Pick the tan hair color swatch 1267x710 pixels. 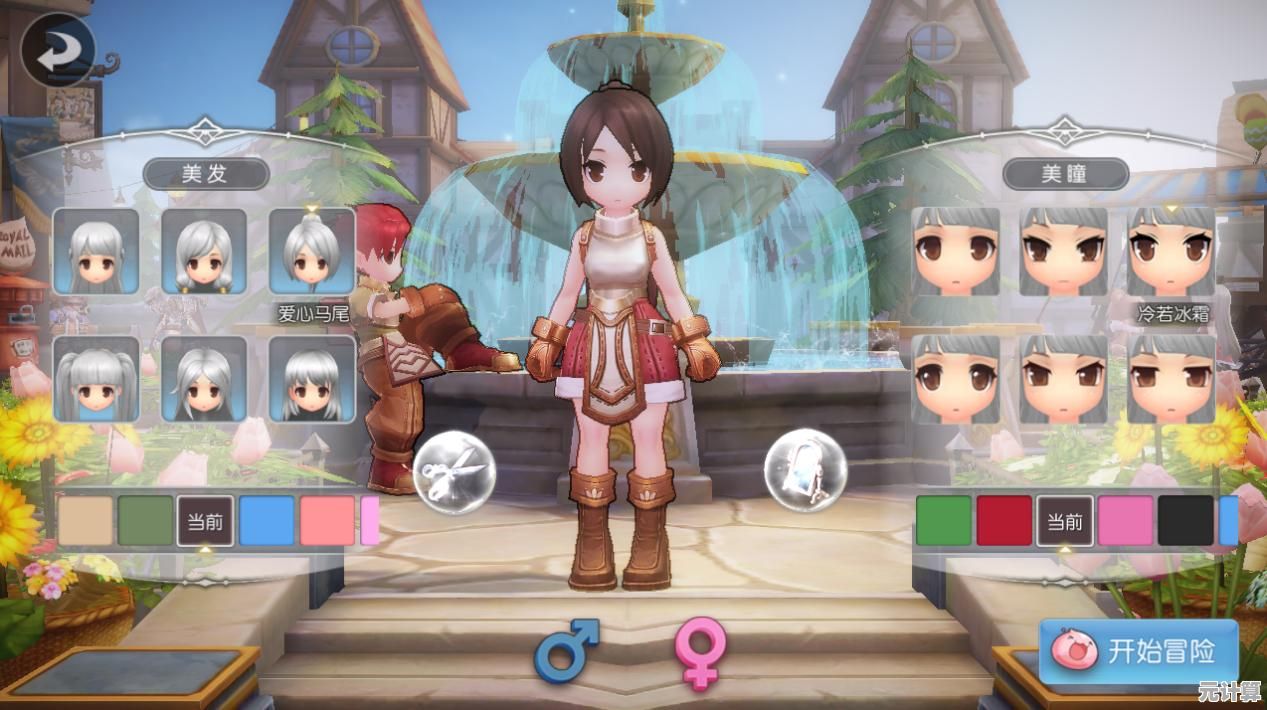click(86, 521)
